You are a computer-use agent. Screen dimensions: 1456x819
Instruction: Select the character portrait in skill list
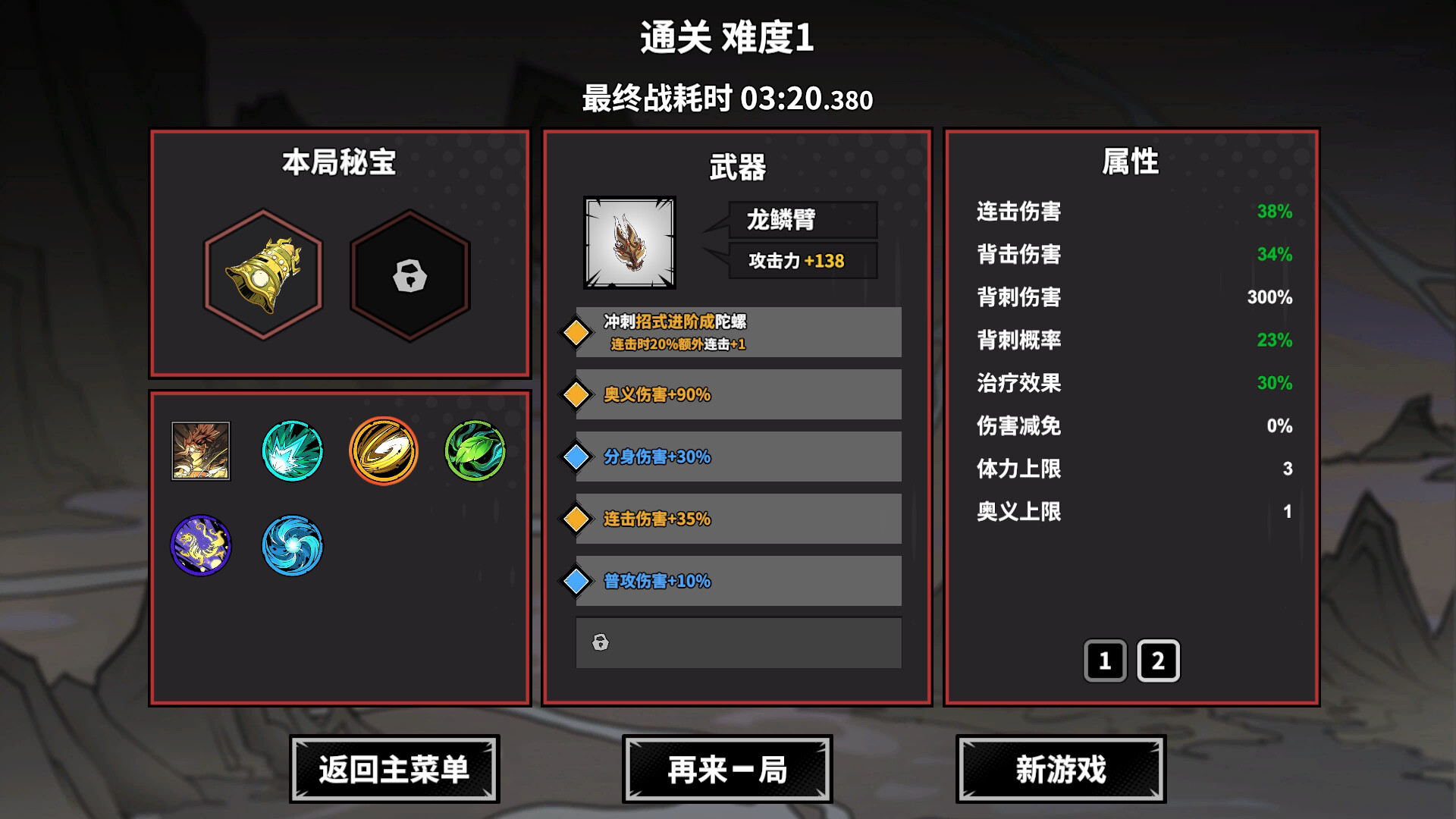click(201, 451)
